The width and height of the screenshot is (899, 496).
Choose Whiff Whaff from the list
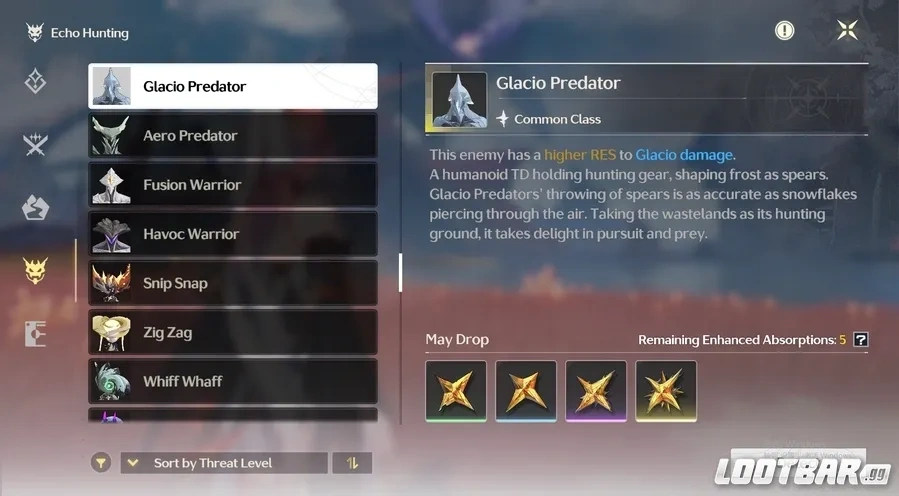[x=233, y=380]
